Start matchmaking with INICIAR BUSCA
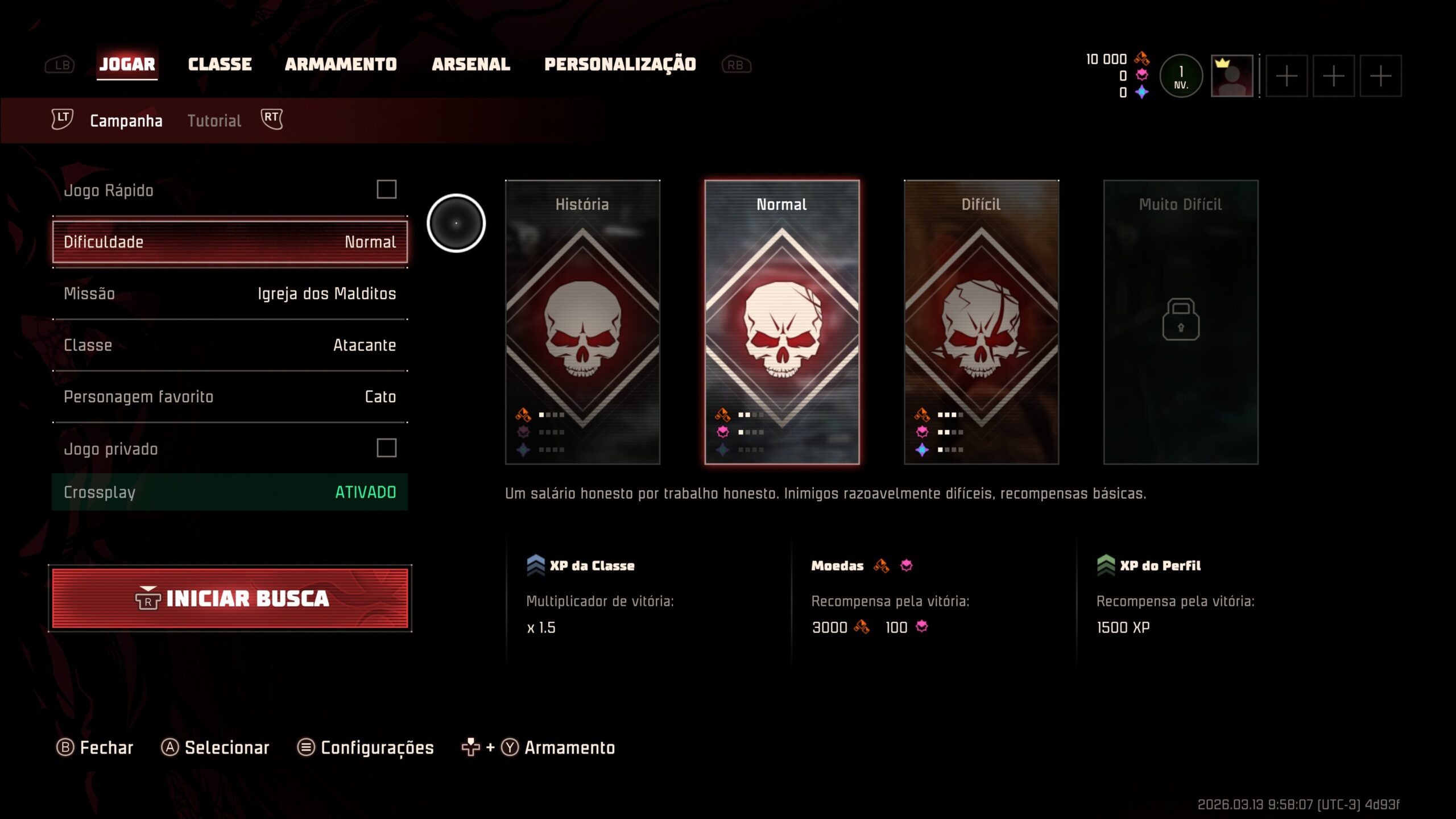Viewport: 1456px width, 819px height. [x=230, y=598]
